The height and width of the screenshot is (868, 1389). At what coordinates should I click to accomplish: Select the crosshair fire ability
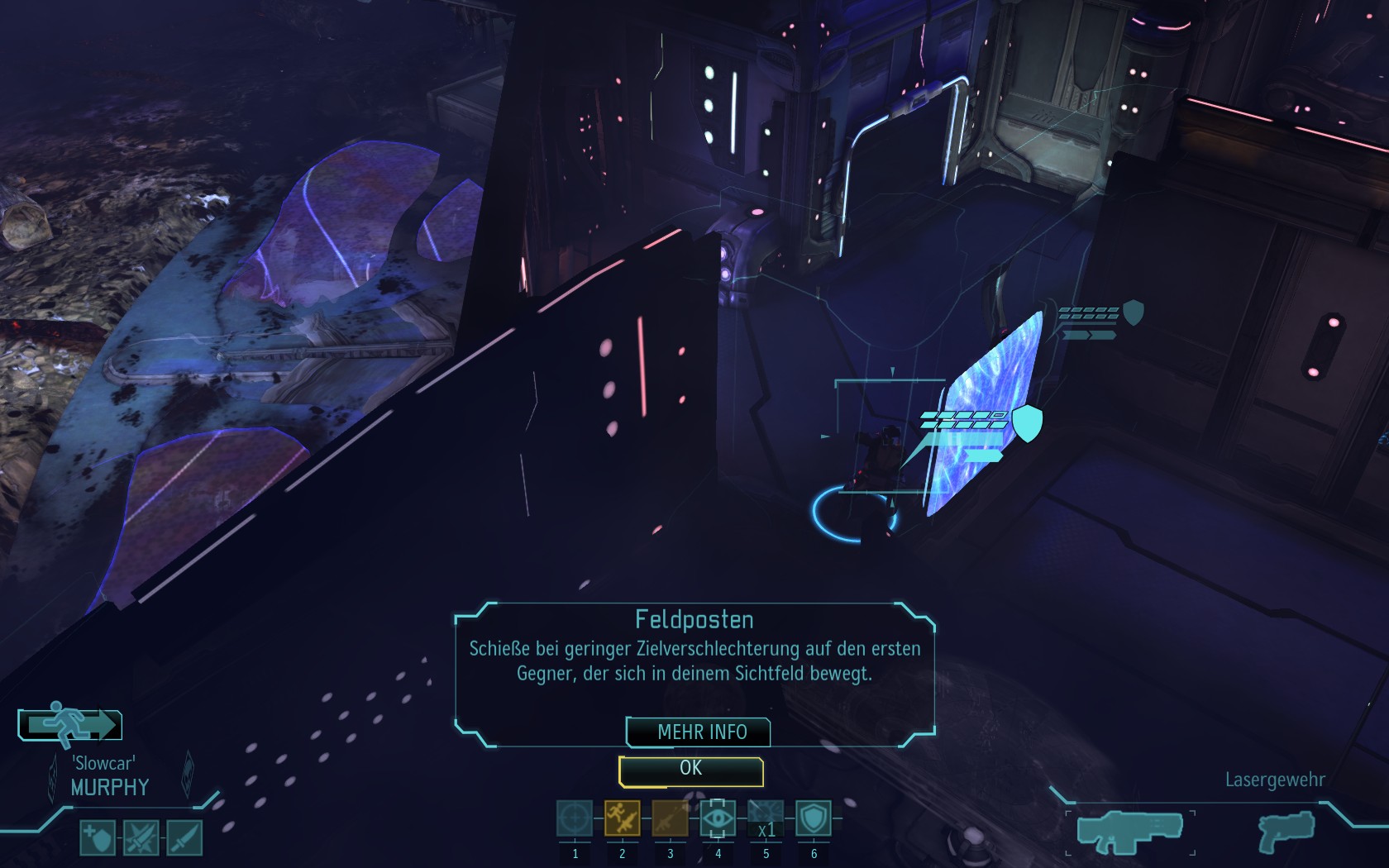(x=574, y=818)
